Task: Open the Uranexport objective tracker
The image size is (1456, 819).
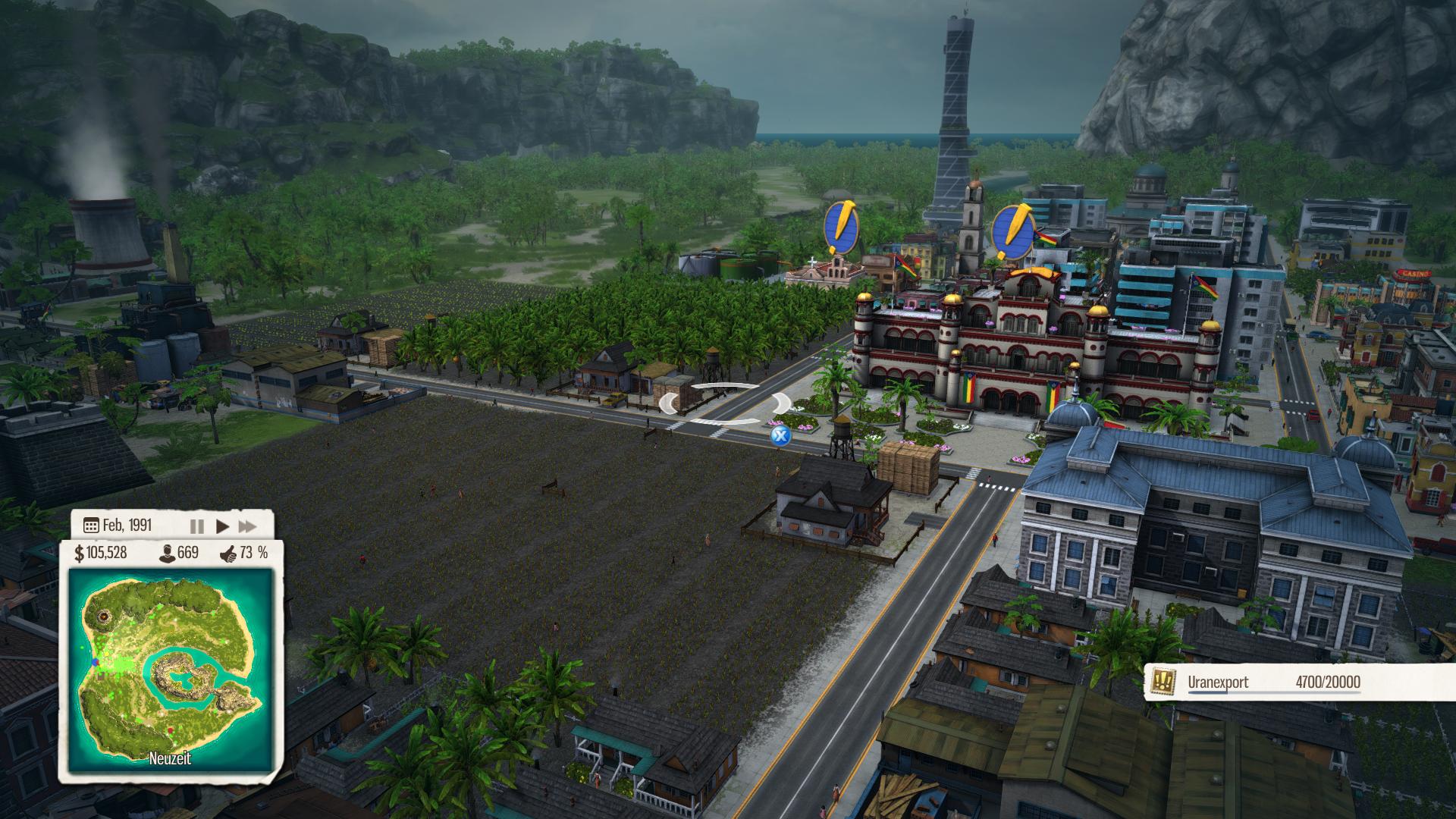Action: (1259, 682)
